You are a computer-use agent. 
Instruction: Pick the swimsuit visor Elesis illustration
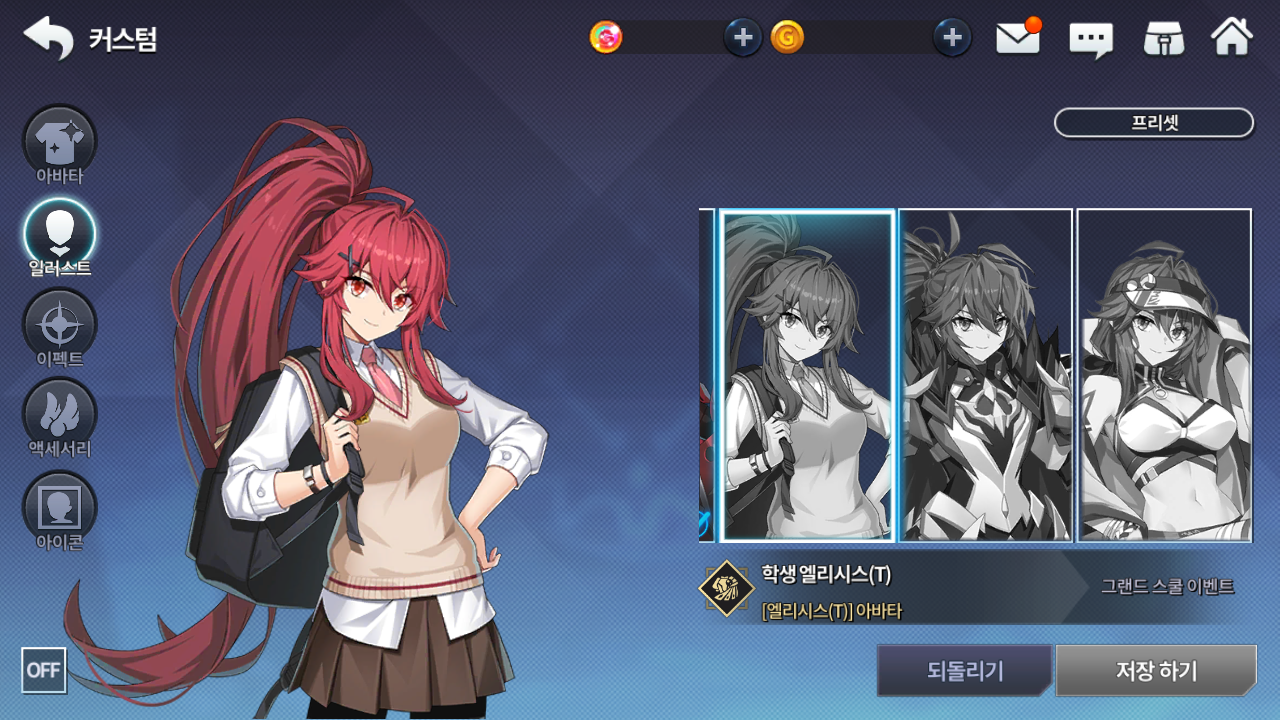1164,375
